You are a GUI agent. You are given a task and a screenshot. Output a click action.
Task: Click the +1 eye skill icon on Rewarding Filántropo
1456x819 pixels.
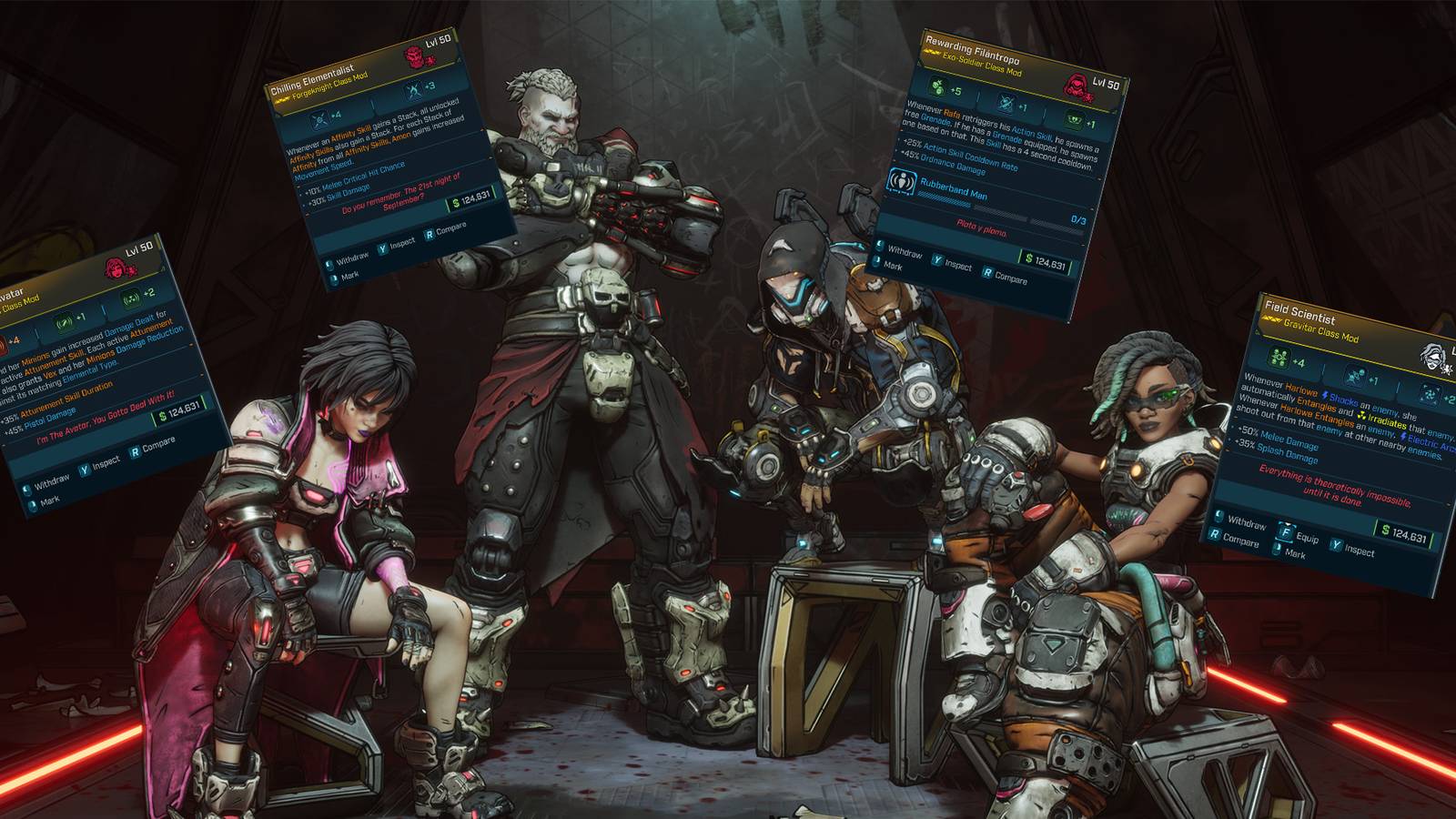click(x=1076, y=118)
